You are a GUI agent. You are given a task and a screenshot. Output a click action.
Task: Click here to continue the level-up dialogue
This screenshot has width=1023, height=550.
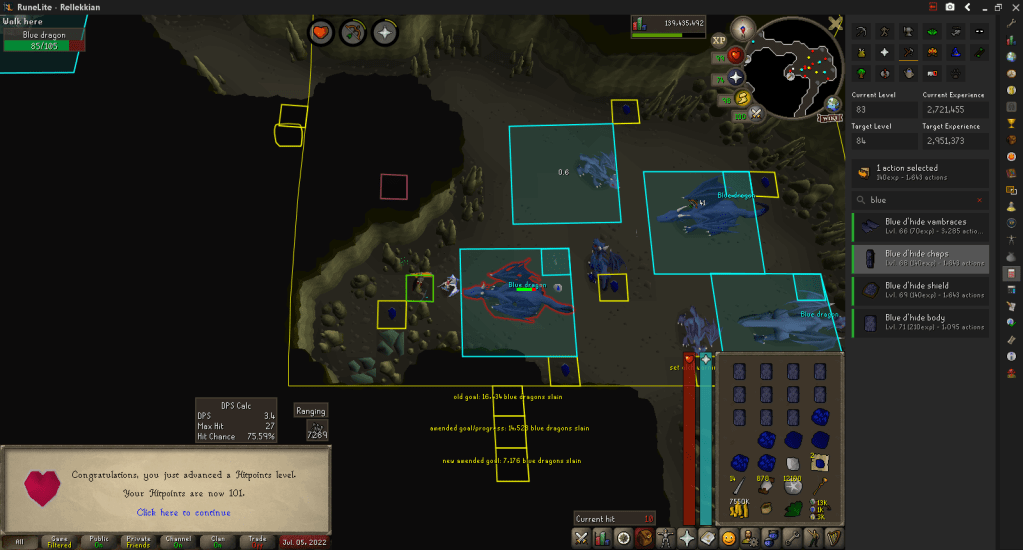click(183, 513)
